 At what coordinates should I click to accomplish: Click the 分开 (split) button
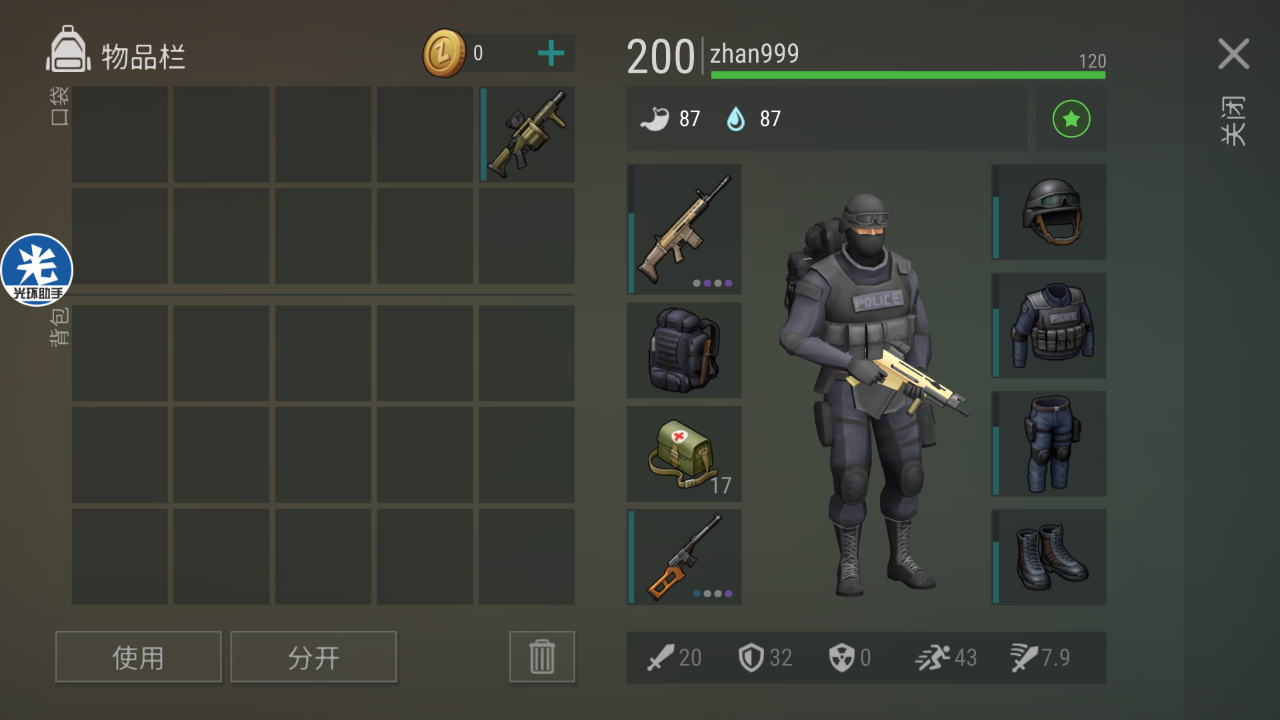[x=313, y=657]
